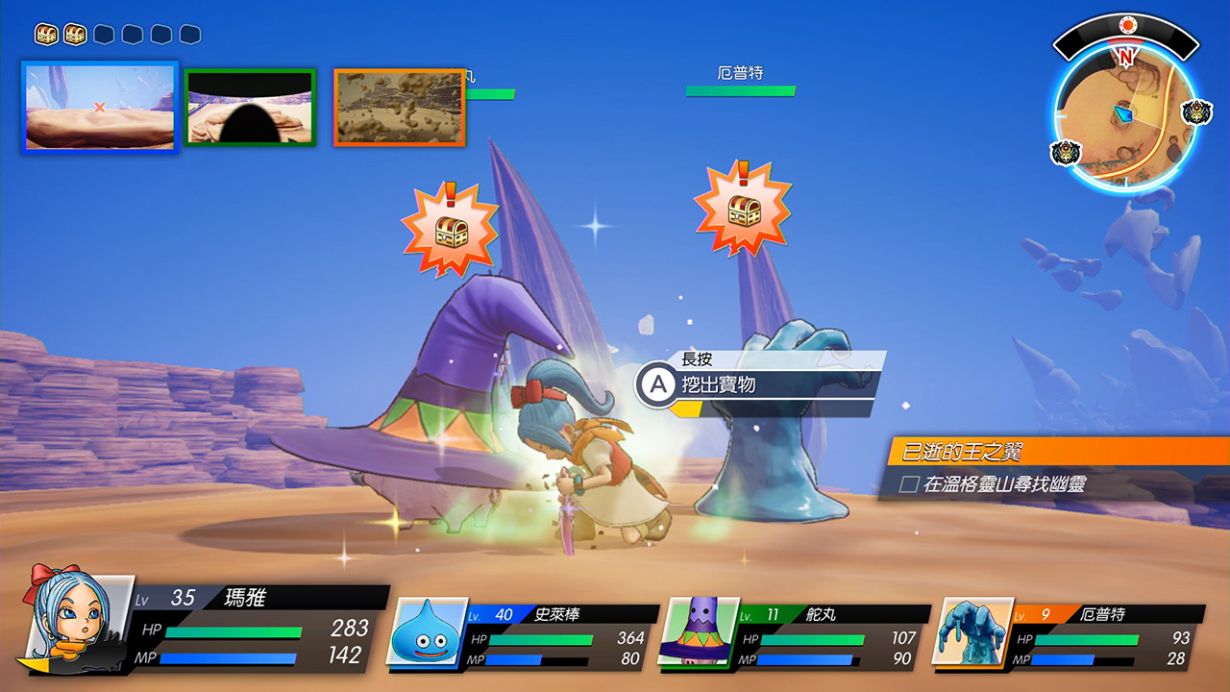Viewport: 1230px width, 692px height.
Task: Open the 已逝的王之翼 quest tracker
Action: 1055,452
